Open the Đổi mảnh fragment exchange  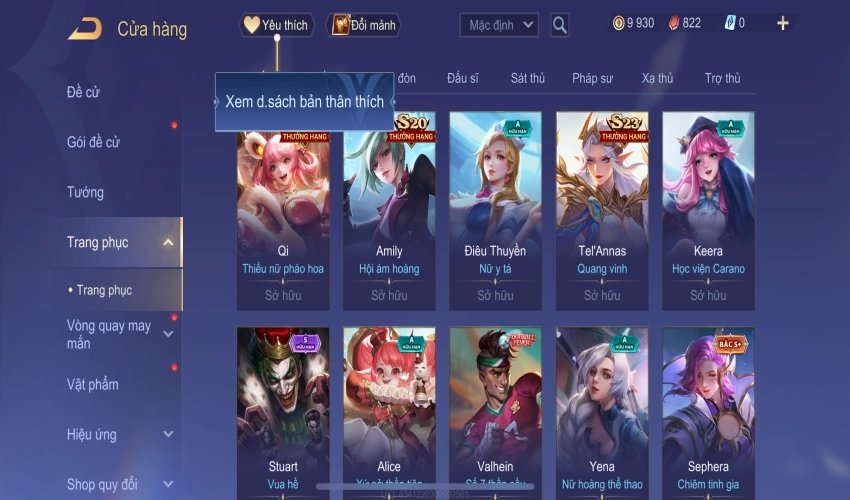pos(363,25)
